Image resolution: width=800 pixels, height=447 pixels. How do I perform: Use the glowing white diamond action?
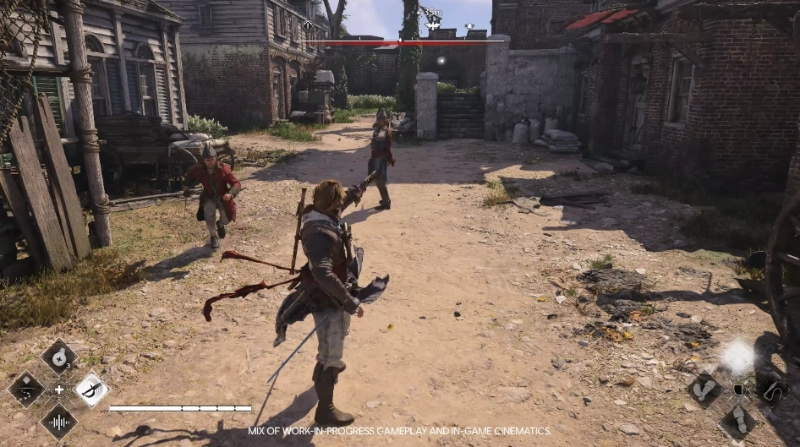pyautogui.click(x=738, y=357)
